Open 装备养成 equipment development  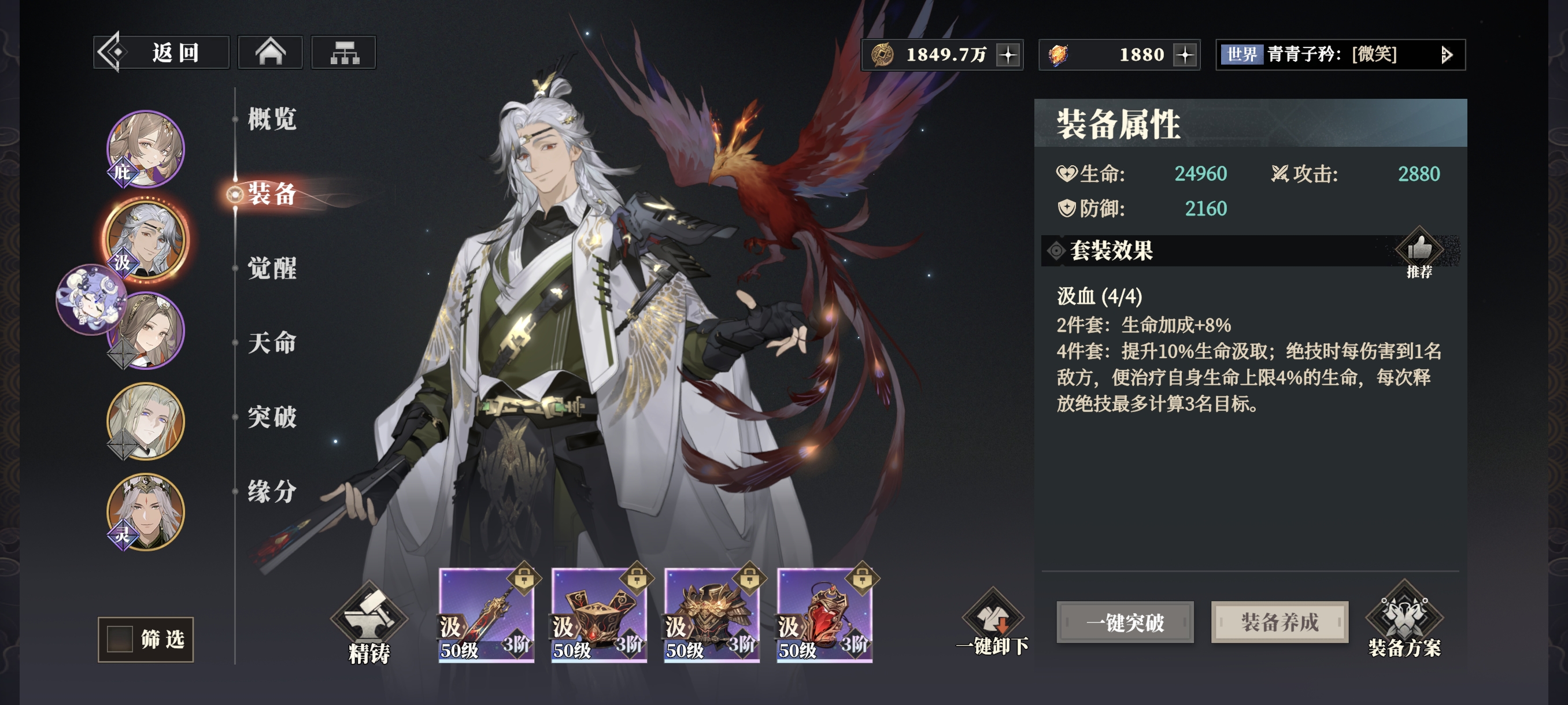[1279, 622]
